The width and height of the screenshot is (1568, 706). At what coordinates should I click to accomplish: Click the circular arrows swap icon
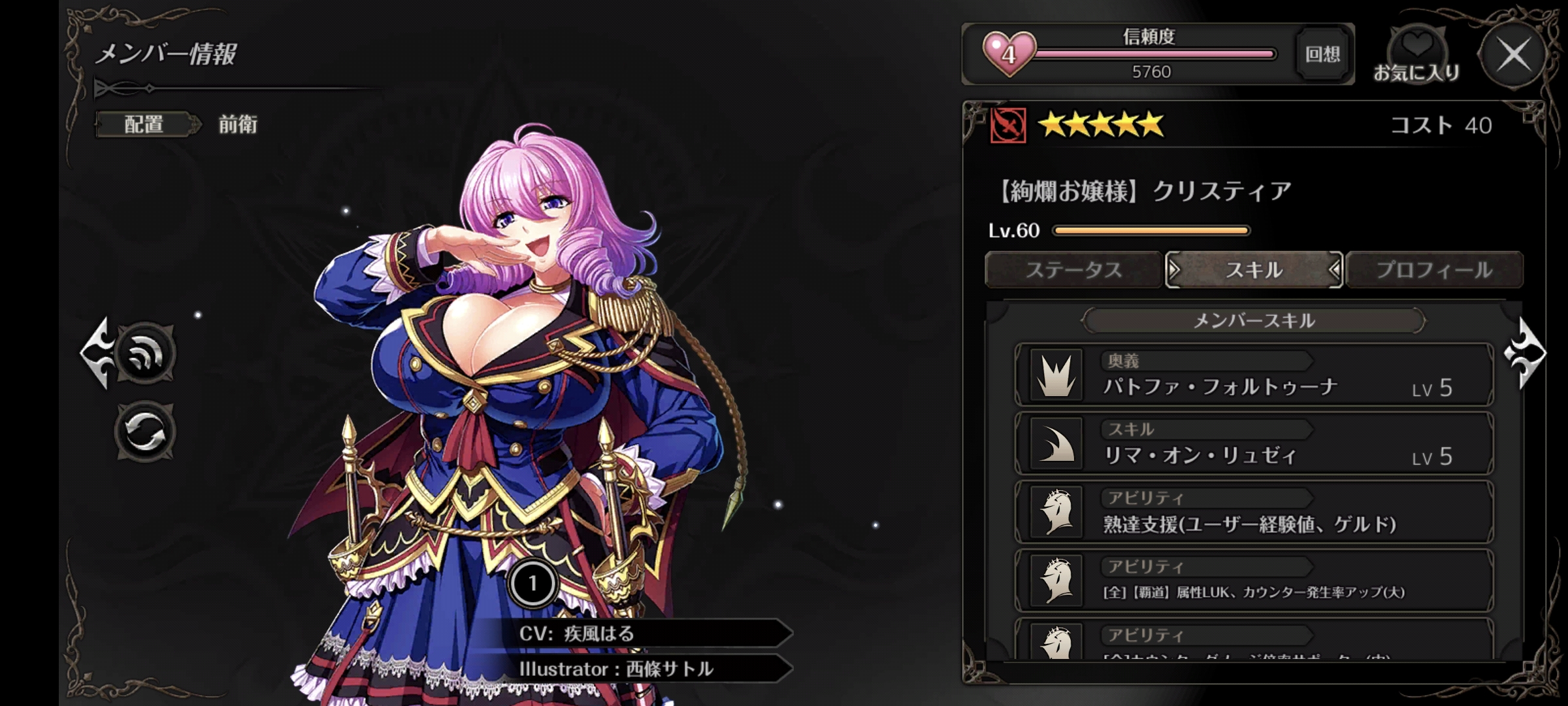pos(145,432)
